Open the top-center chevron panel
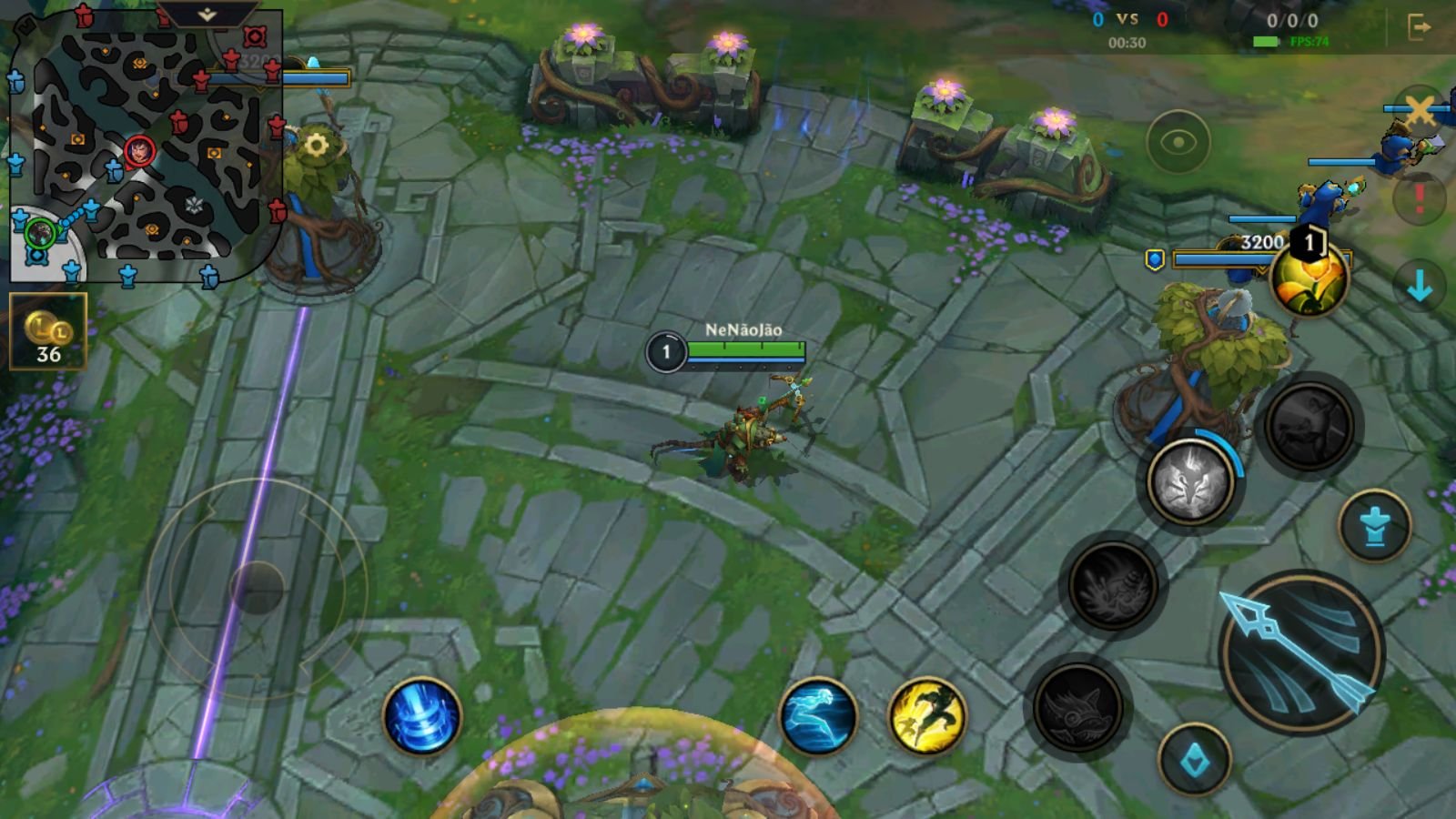Screen dimensions: 1456x819 coord(207,14)
